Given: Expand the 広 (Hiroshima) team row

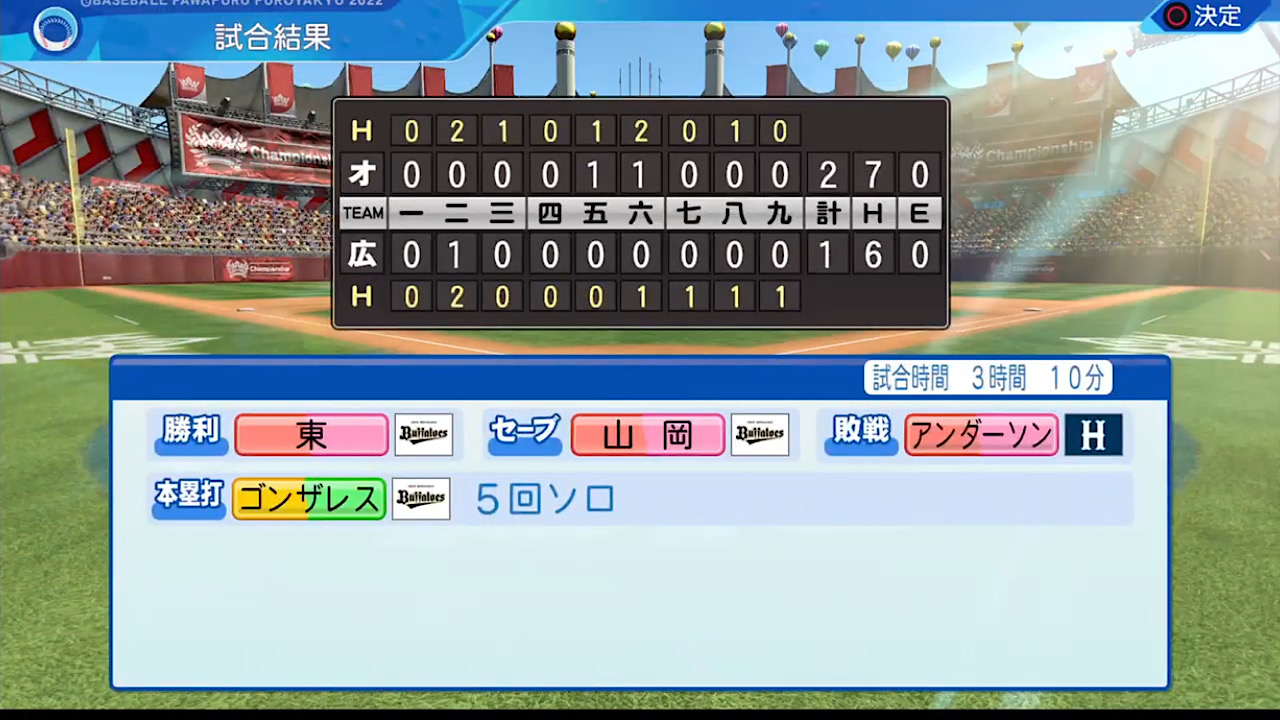Looking at the screenshot, I should pos(362,254).
